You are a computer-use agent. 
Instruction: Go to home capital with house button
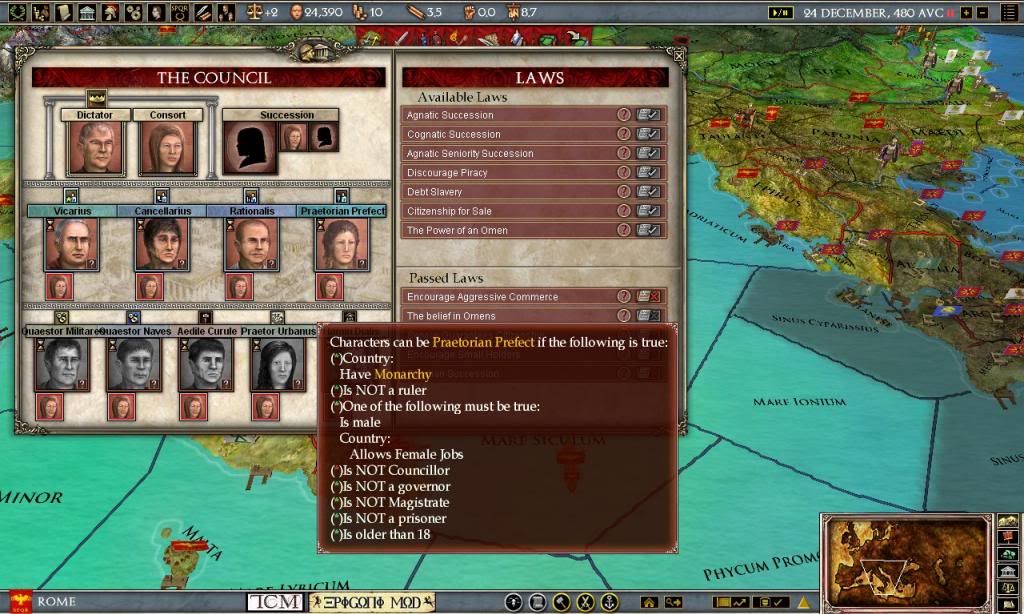[649, 602]
